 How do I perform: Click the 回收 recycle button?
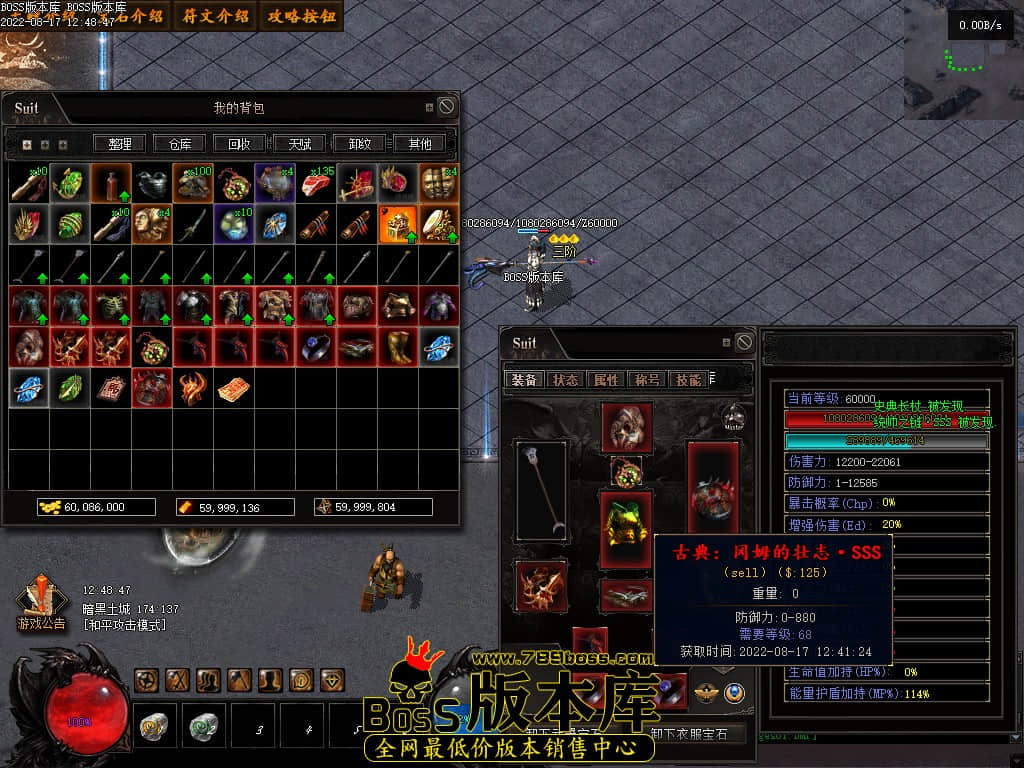(x=240, y=144)
